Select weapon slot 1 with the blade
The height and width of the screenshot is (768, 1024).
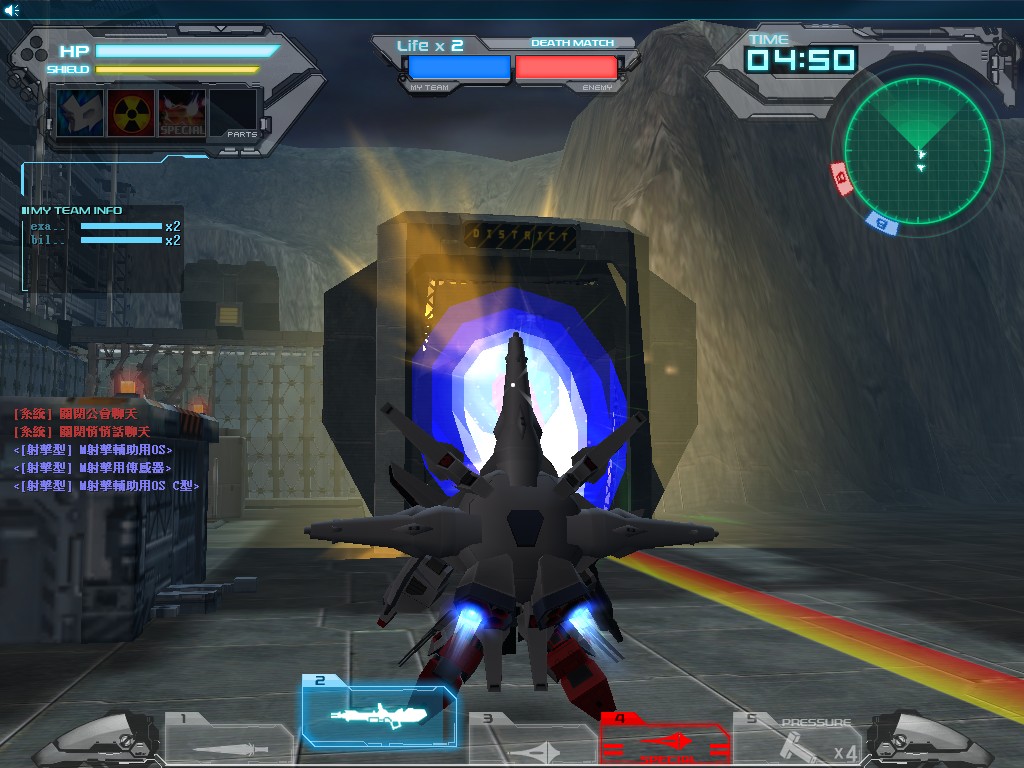tap(230, 739)
